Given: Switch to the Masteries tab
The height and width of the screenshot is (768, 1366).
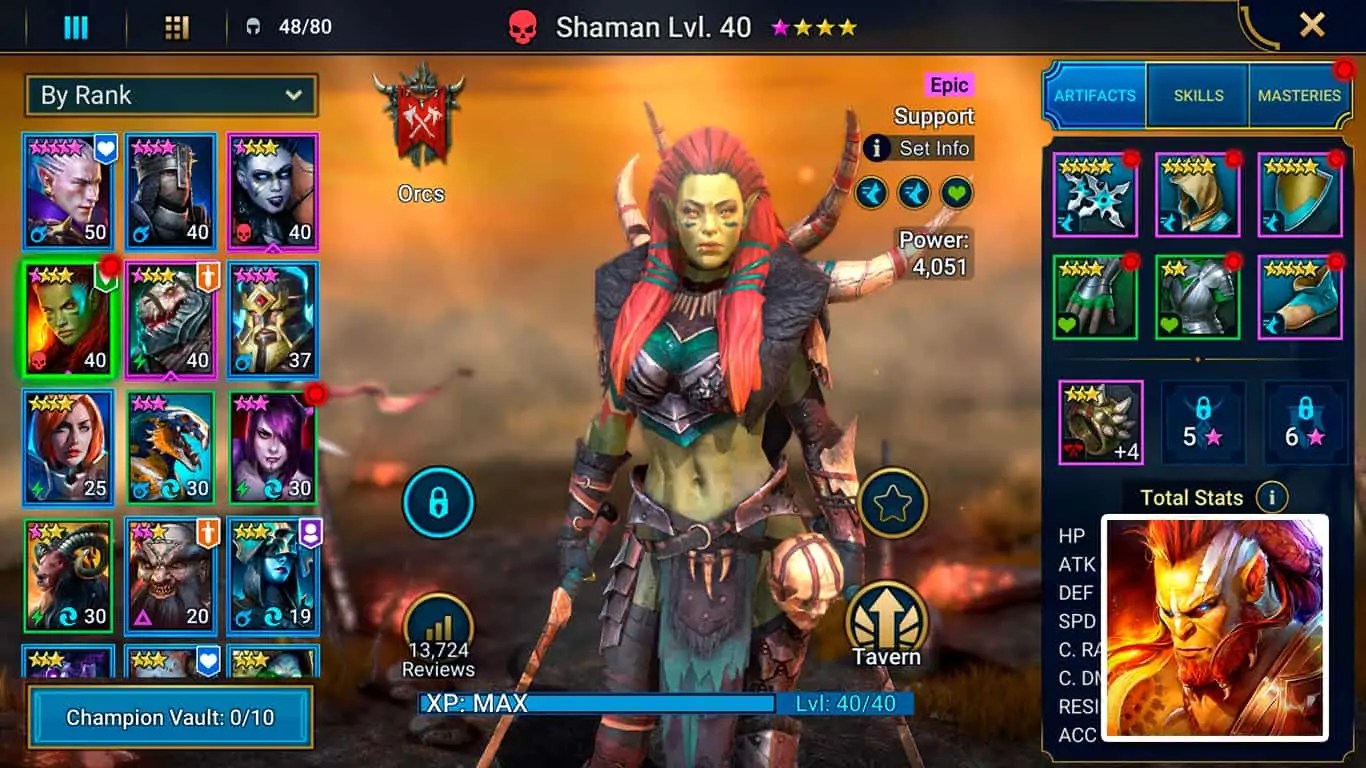Looking at the screenshot, I should (x=1301, y=96).
